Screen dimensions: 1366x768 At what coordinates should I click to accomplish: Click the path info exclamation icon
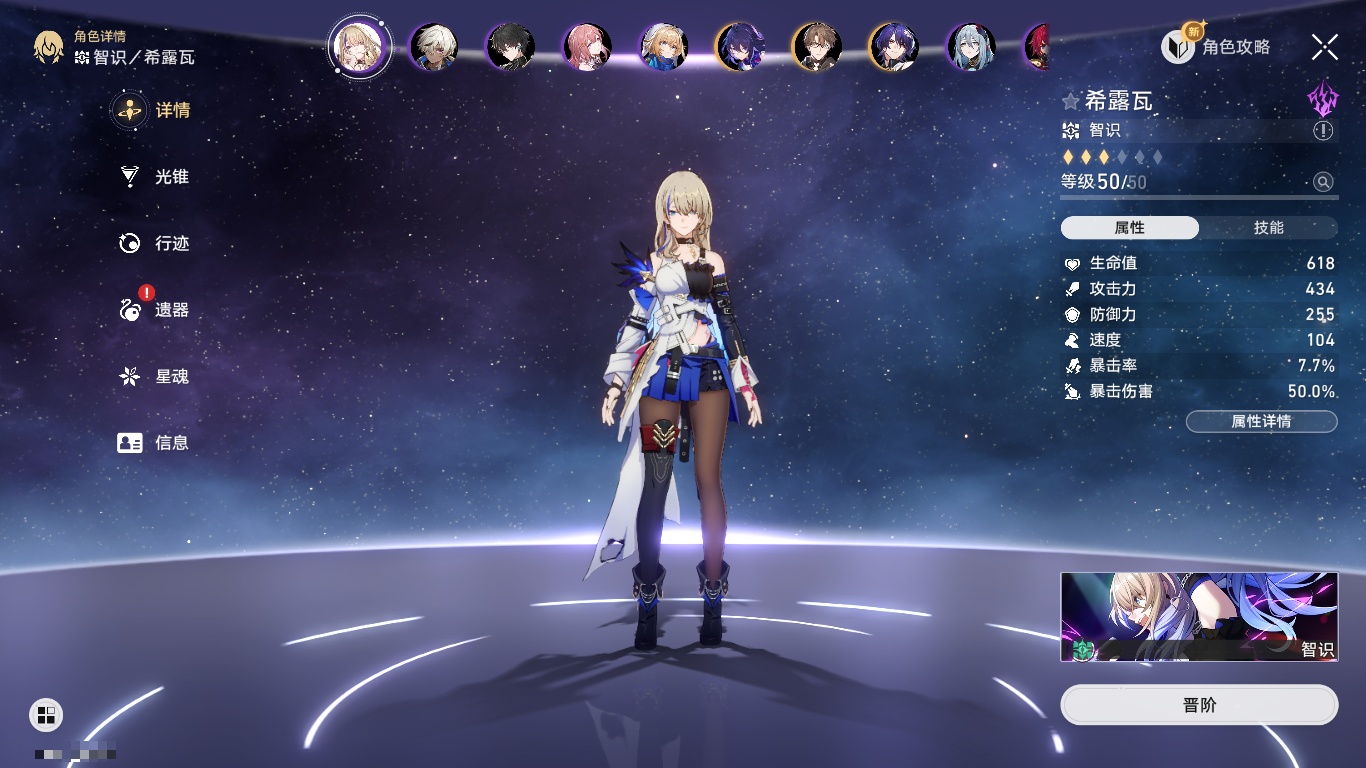coord(1323,131)
